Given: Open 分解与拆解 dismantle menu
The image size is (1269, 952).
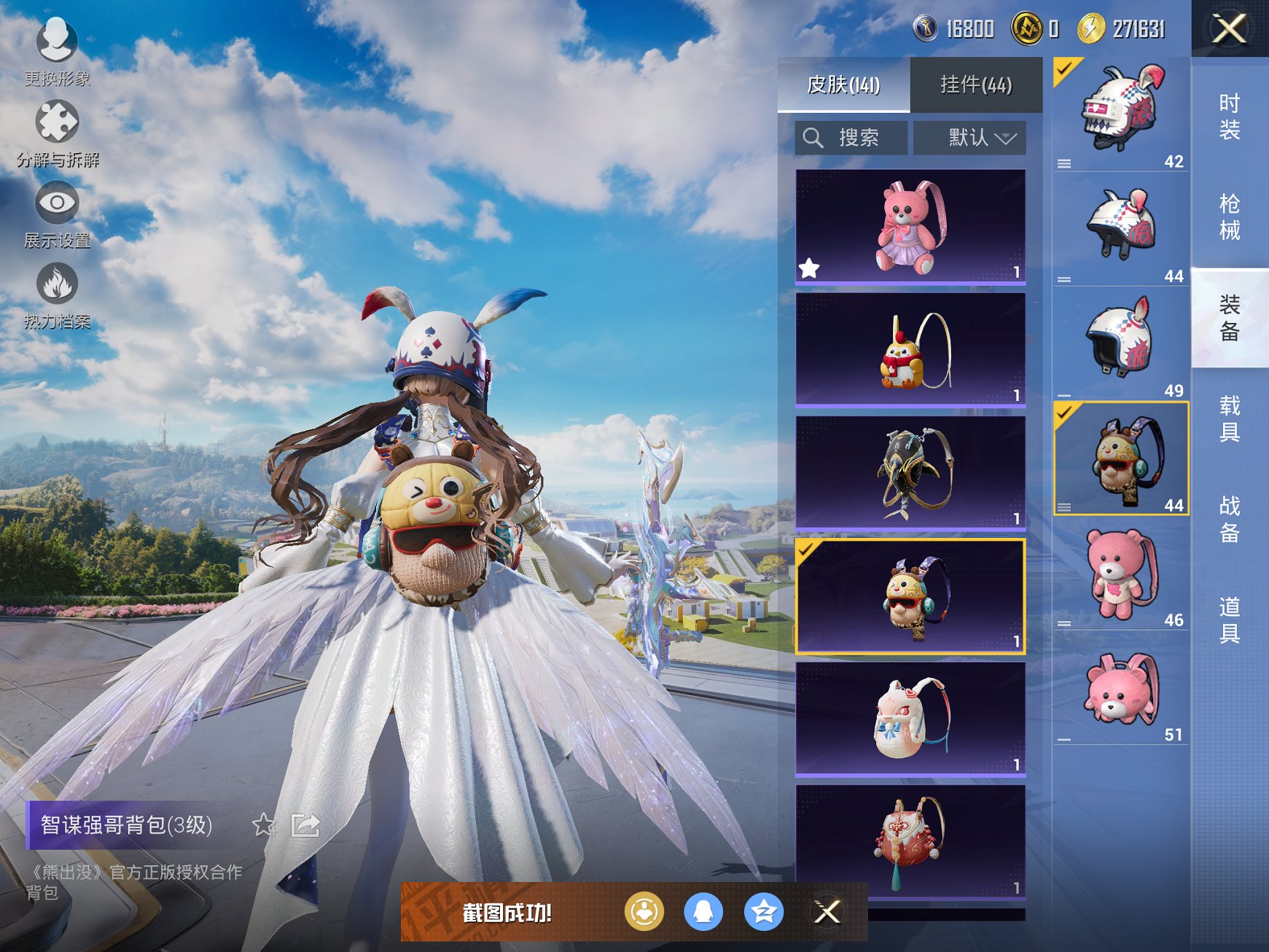Looking at the screenshot, I should coord(57,131).
